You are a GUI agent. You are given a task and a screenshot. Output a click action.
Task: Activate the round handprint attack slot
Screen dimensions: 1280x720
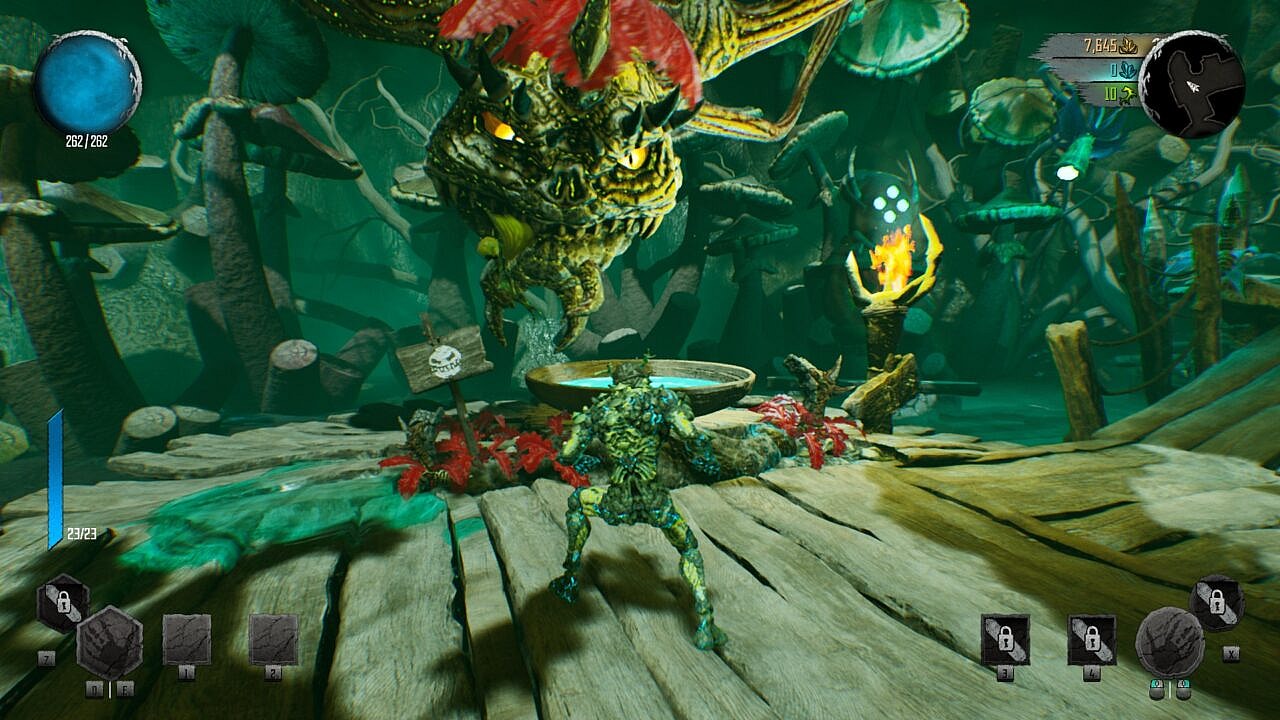click(x=1170, y=642)
